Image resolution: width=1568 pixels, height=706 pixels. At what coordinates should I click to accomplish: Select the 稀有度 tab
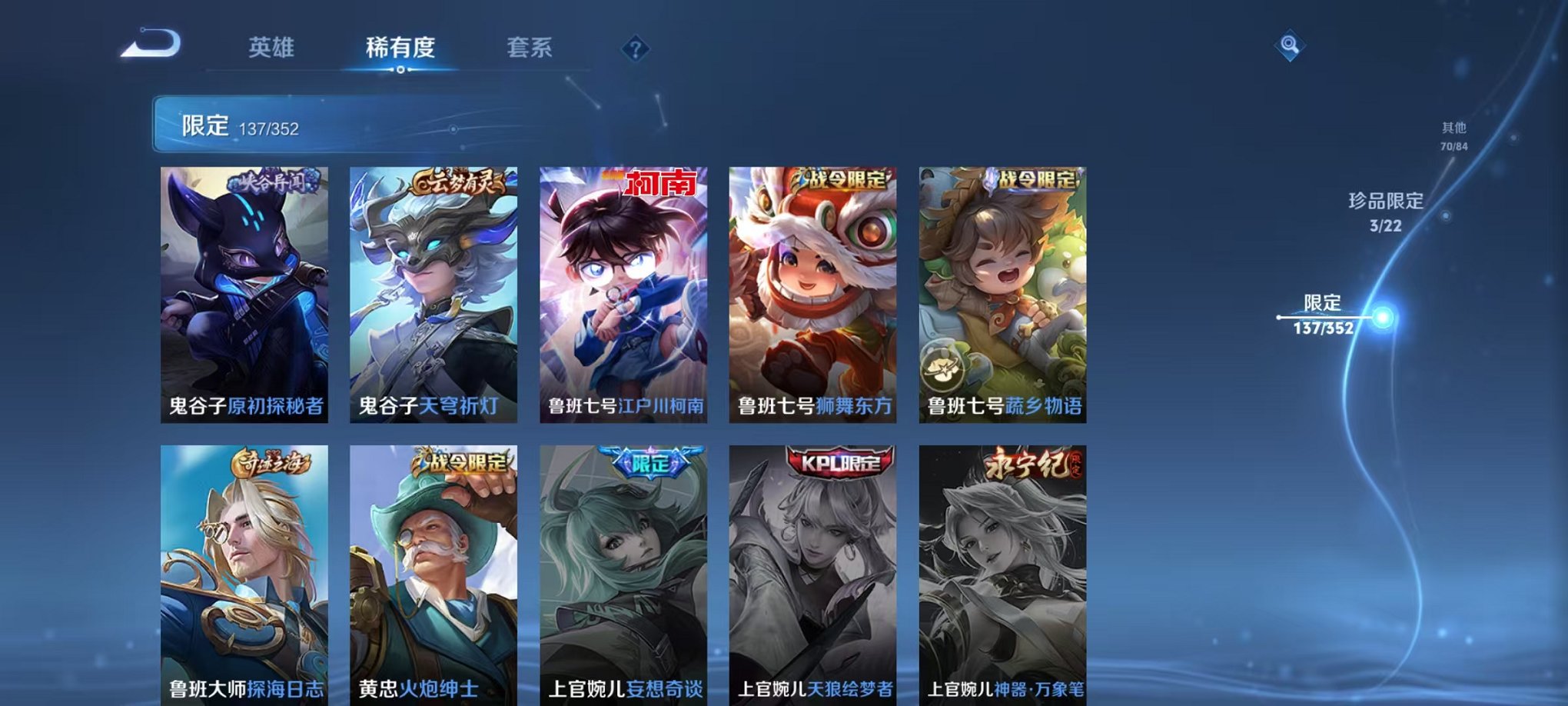400,48
